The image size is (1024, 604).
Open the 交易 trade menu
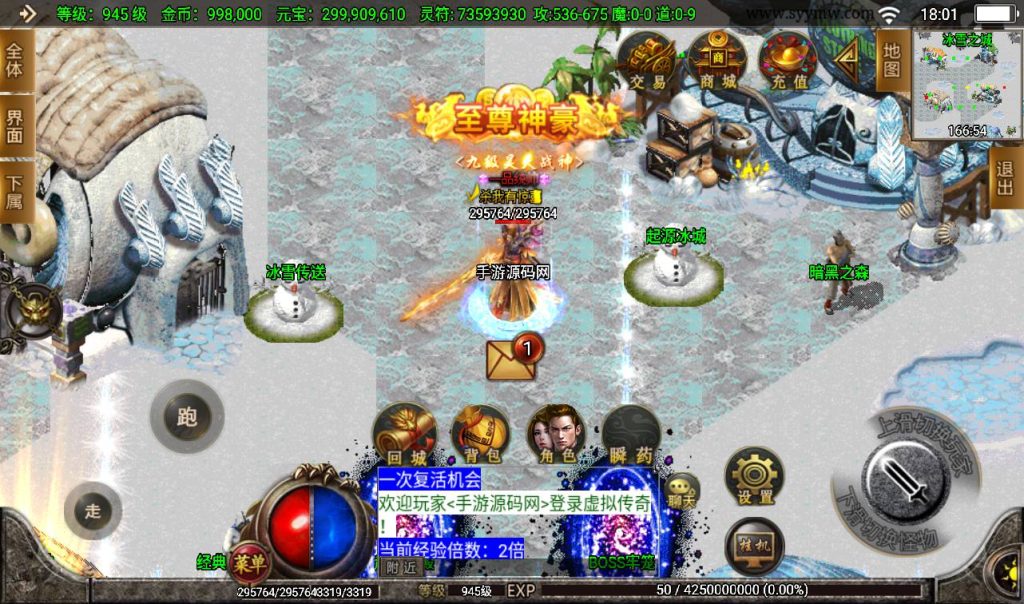pyautogui.click(x=648, y=62)
